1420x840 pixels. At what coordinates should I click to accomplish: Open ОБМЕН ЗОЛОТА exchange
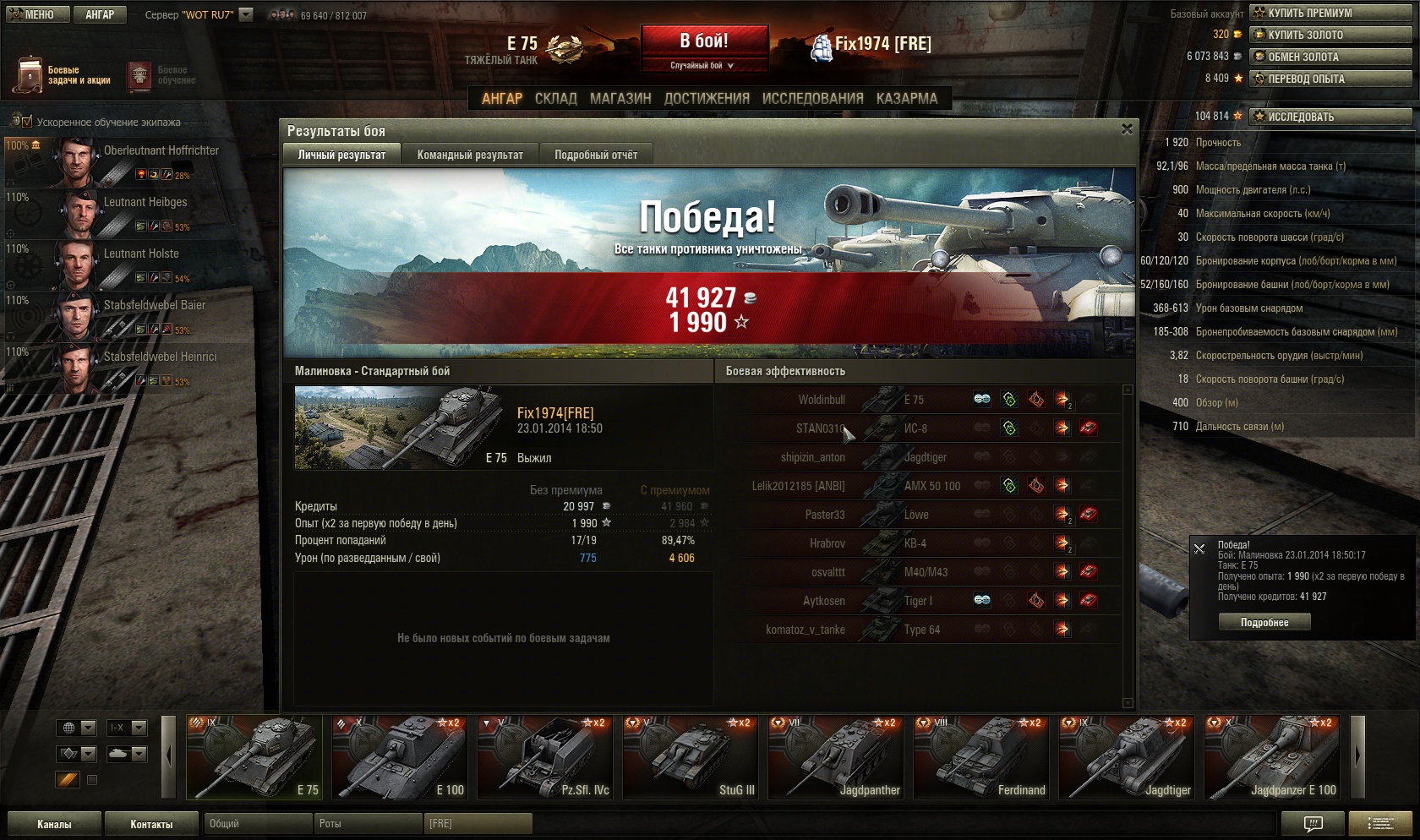pos(1330,57)
